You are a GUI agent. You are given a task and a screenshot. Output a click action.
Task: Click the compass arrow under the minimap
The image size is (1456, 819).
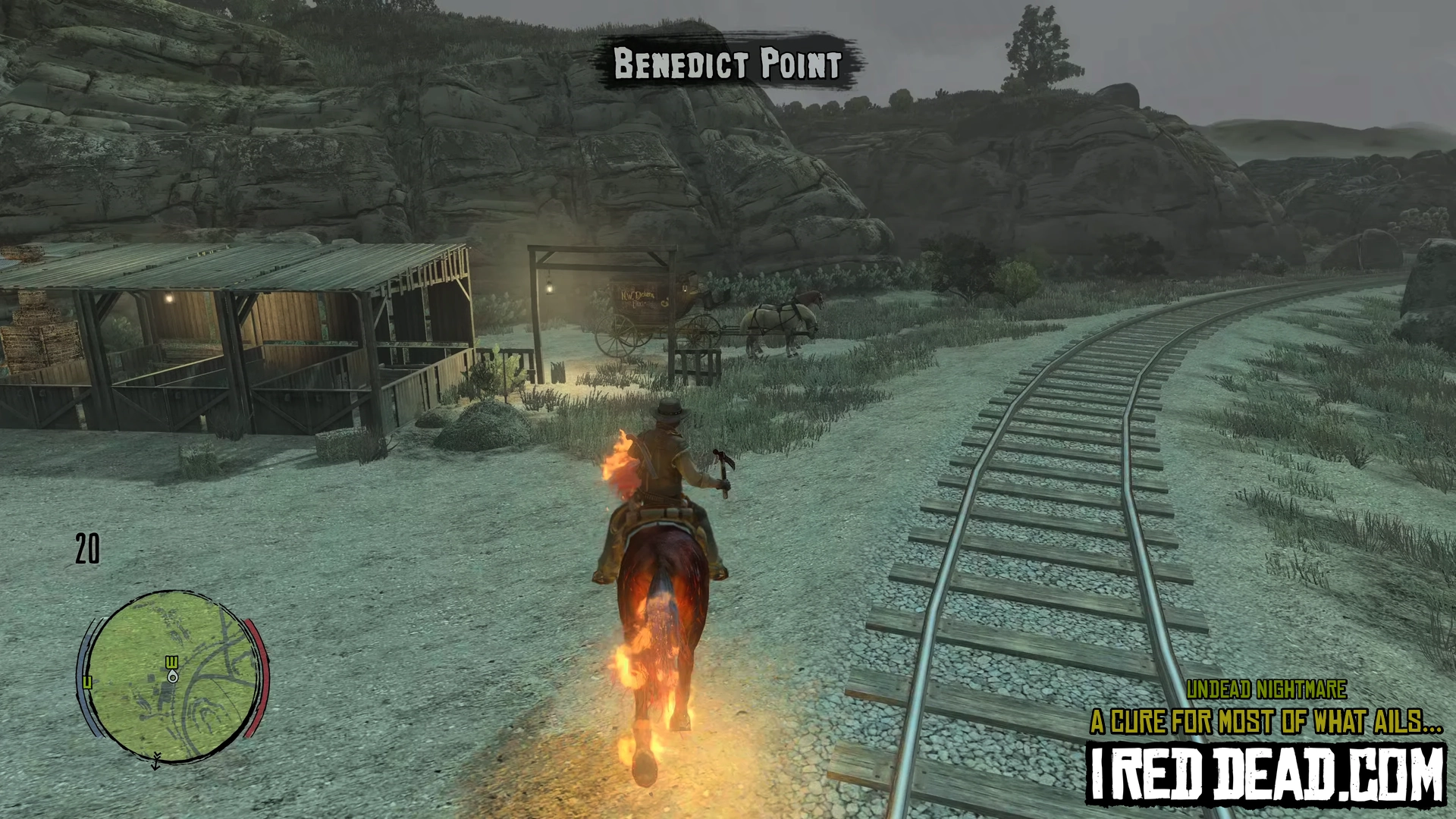[156, 761]
